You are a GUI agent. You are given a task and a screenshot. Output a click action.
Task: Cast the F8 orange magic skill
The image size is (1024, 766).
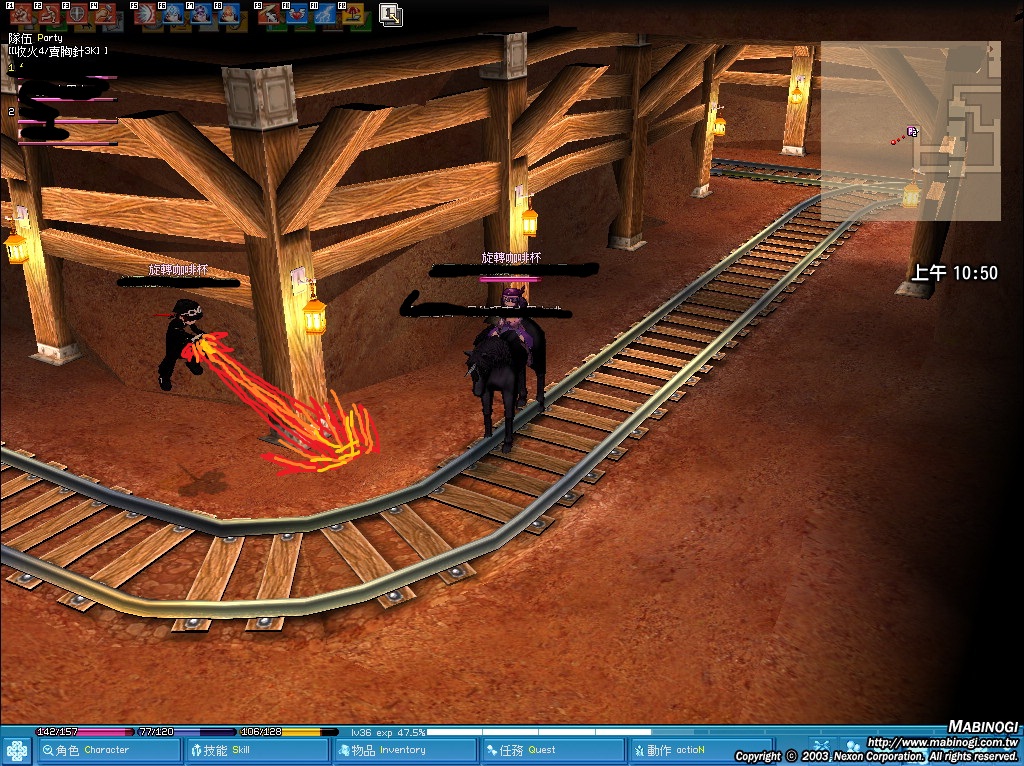229,14
